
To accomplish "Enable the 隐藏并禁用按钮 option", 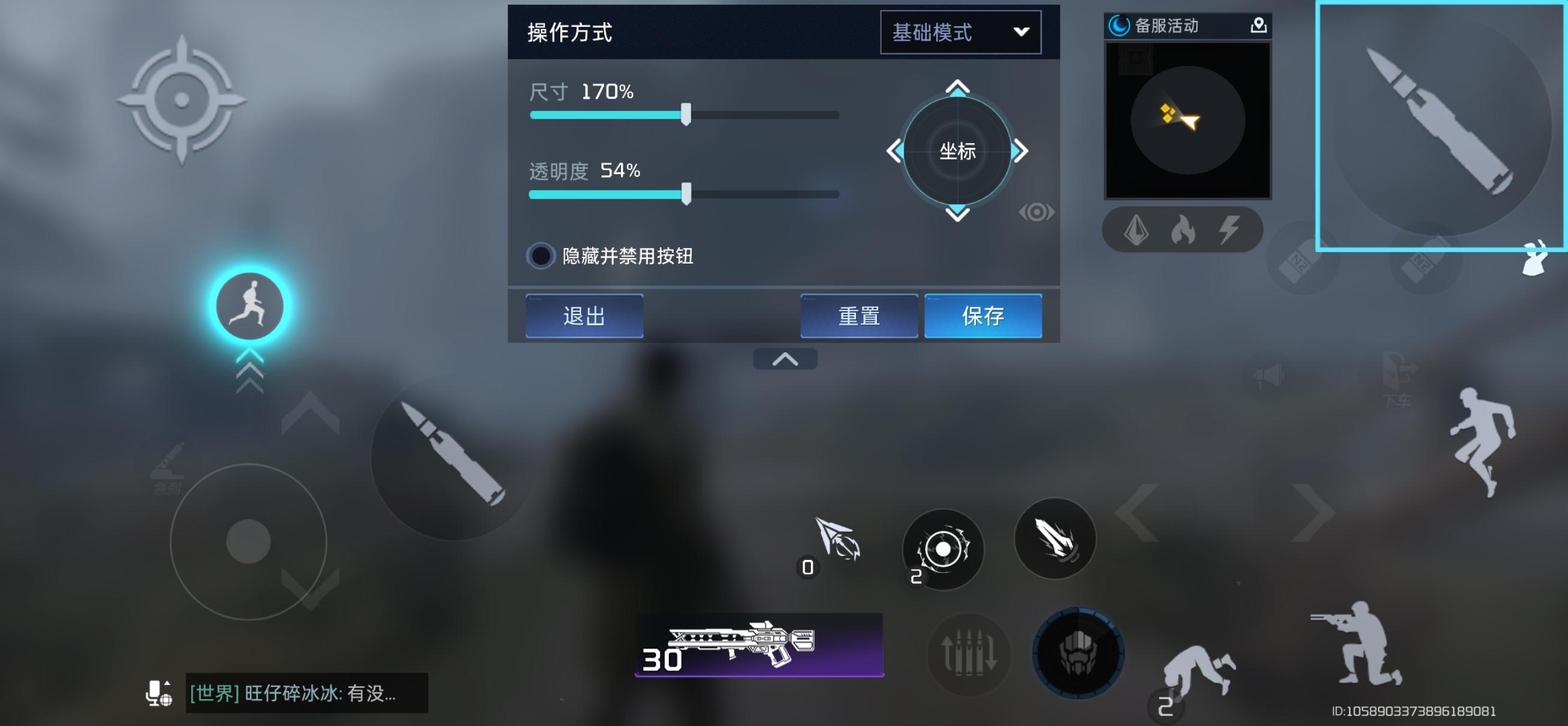I will (x=542, y=258).
